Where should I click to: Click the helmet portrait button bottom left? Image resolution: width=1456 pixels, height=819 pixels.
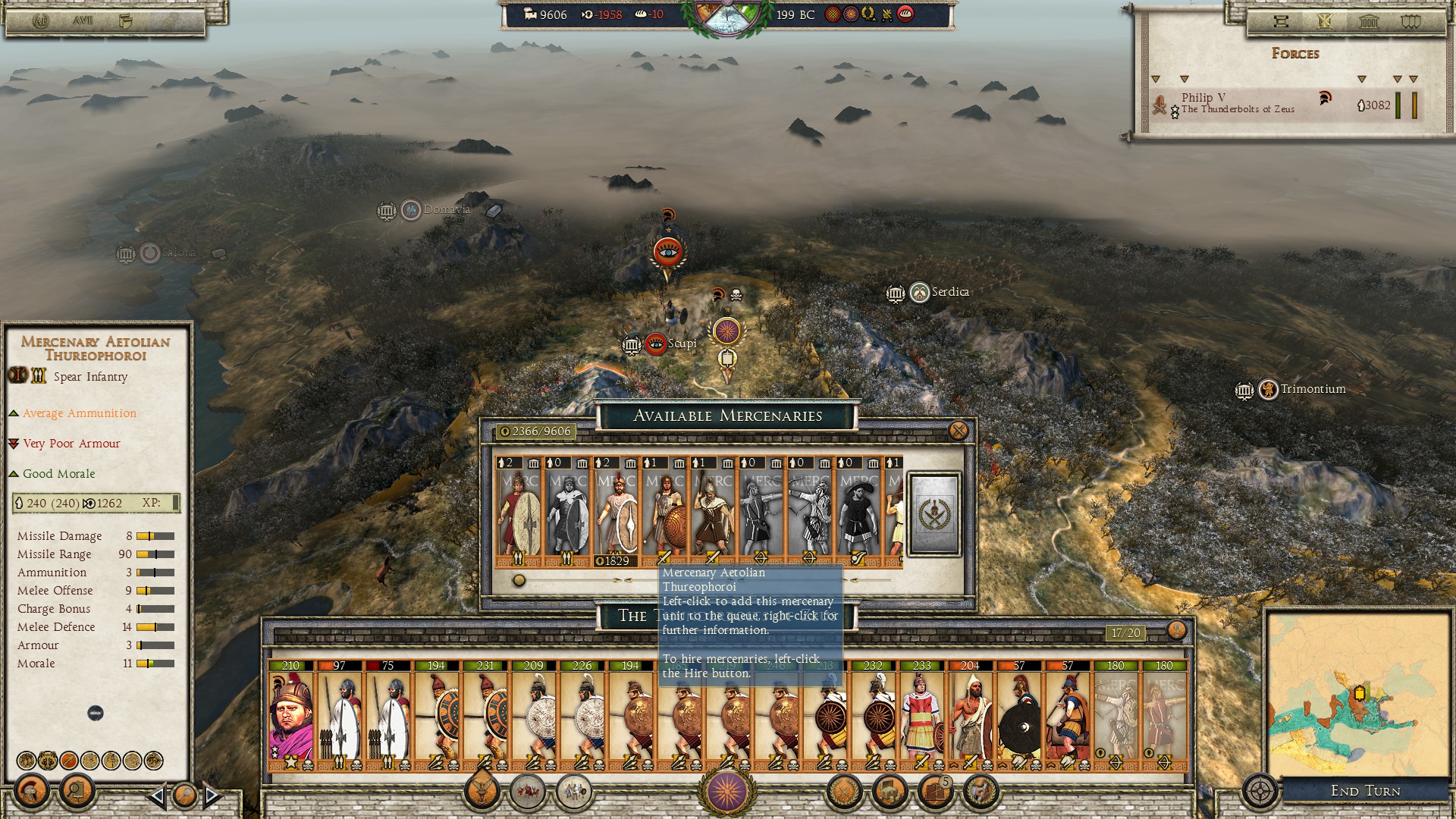pyautogui.click(x=31, y=792)
